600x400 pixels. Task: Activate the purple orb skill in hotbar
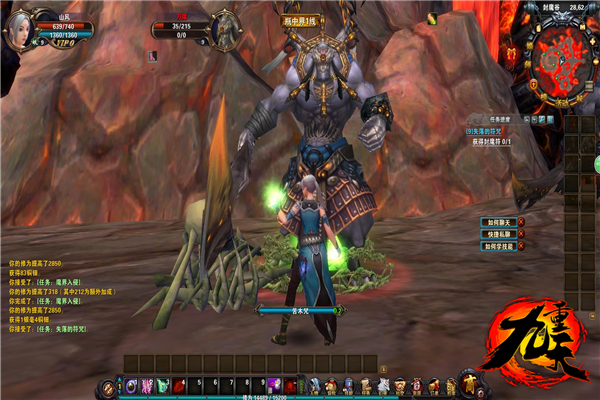[x=132, y=385]
